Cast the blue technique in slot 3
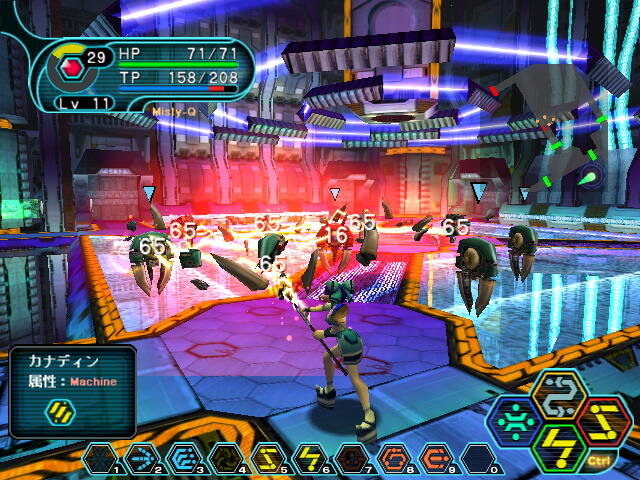The image size is (640, 480). coord(184,459)
